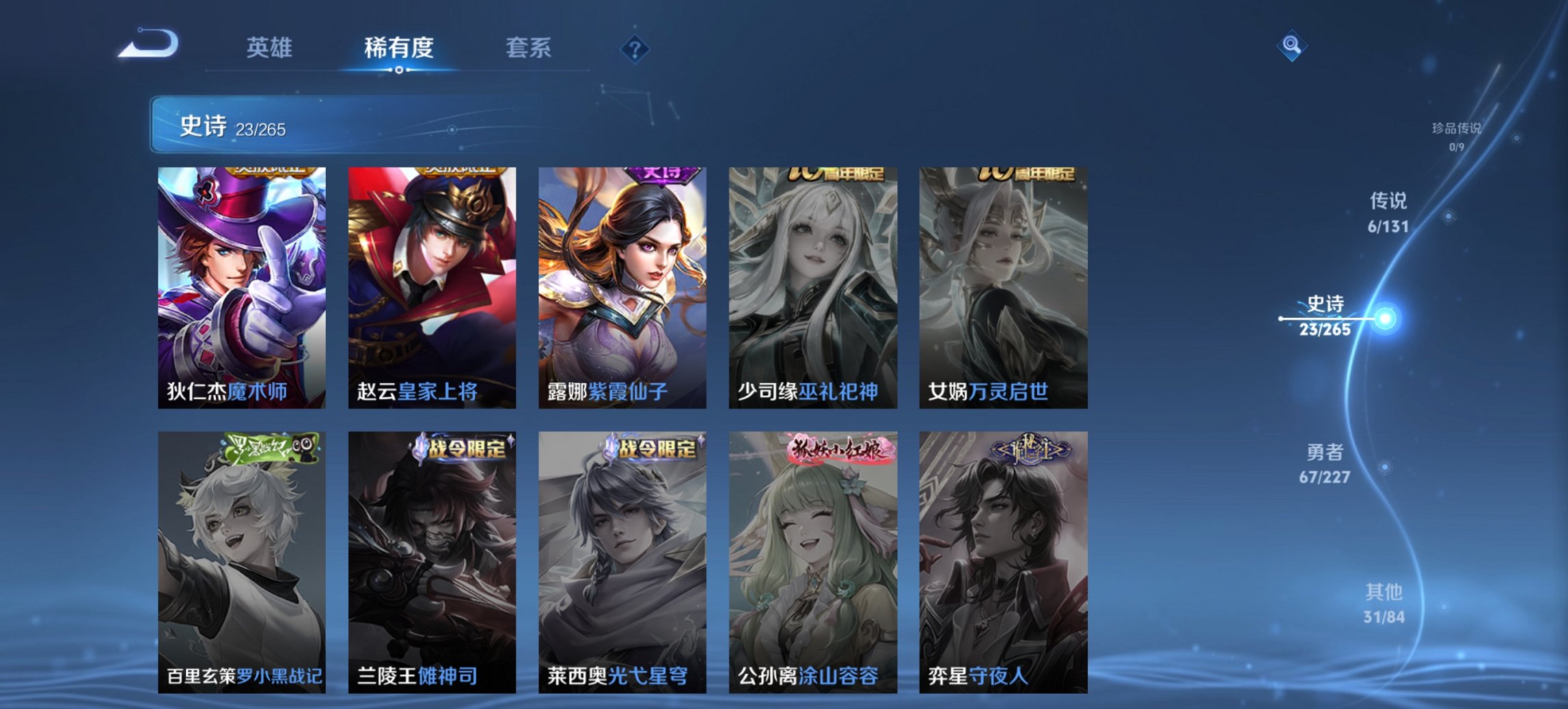The width and height of the screenshot is (1568, 709).
Task: Click the 史诗 23/265 header banner
Action: coord(232,127)
